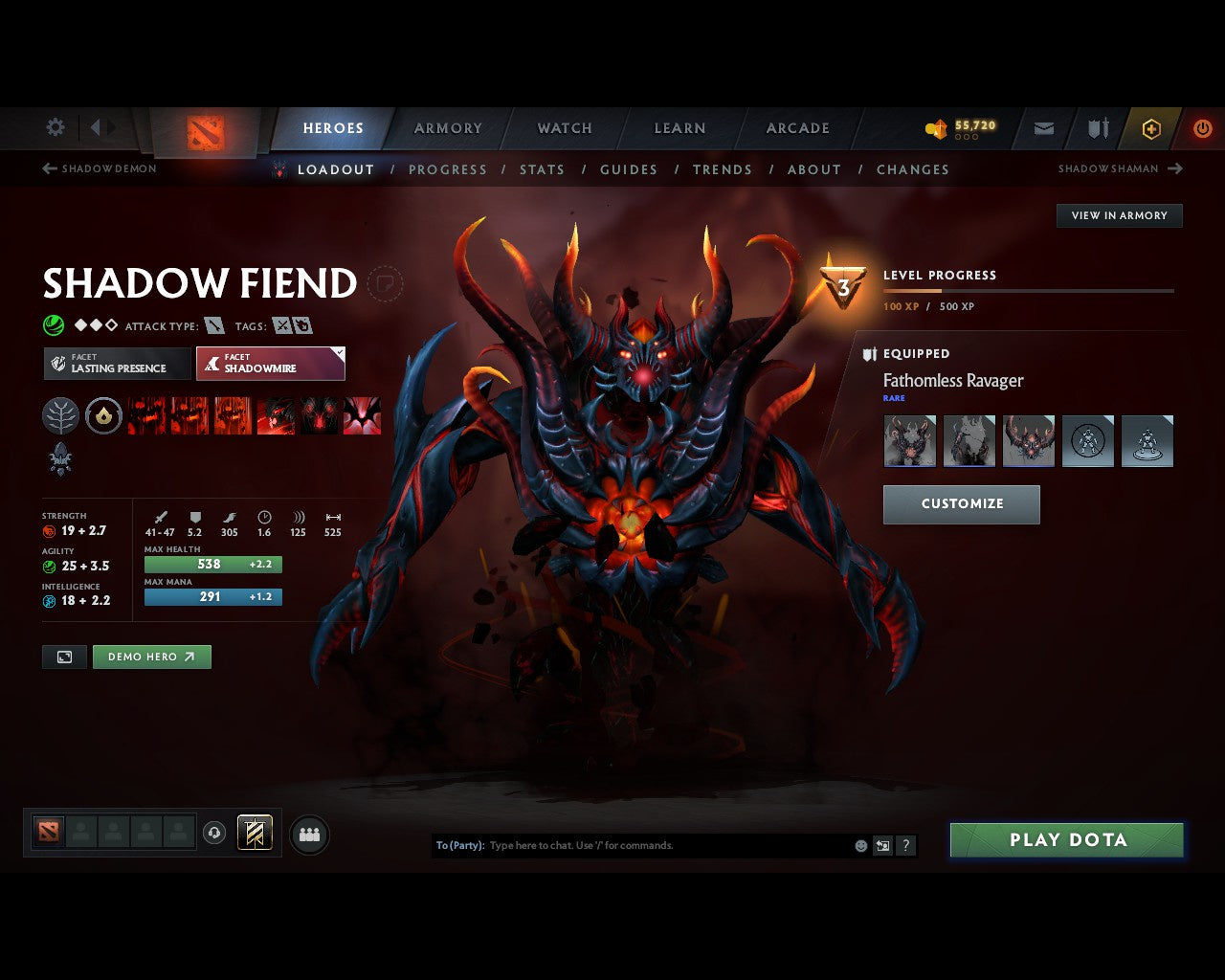1225x980 pixels.
Task: Click the CUSTOMIZE button under Equipped items
Action: click(x=961, y=504)
